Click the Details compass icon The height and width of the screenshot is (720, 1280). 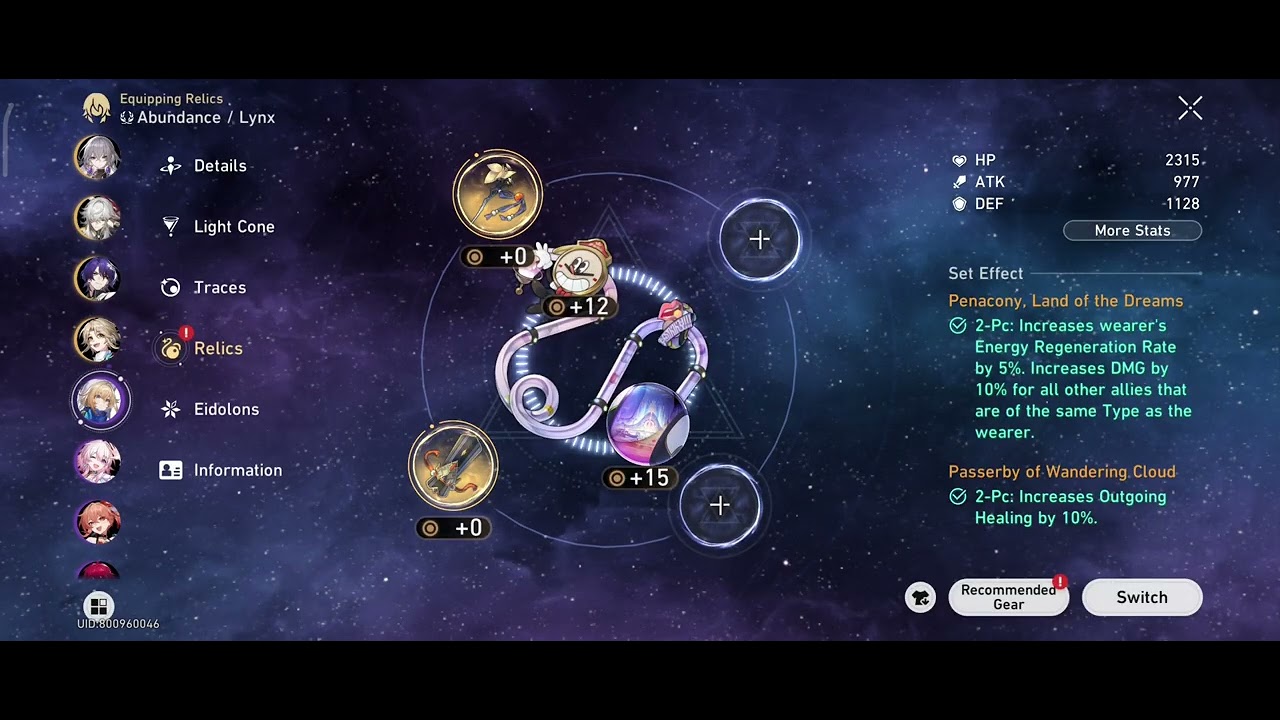click(x=170, y=165)
